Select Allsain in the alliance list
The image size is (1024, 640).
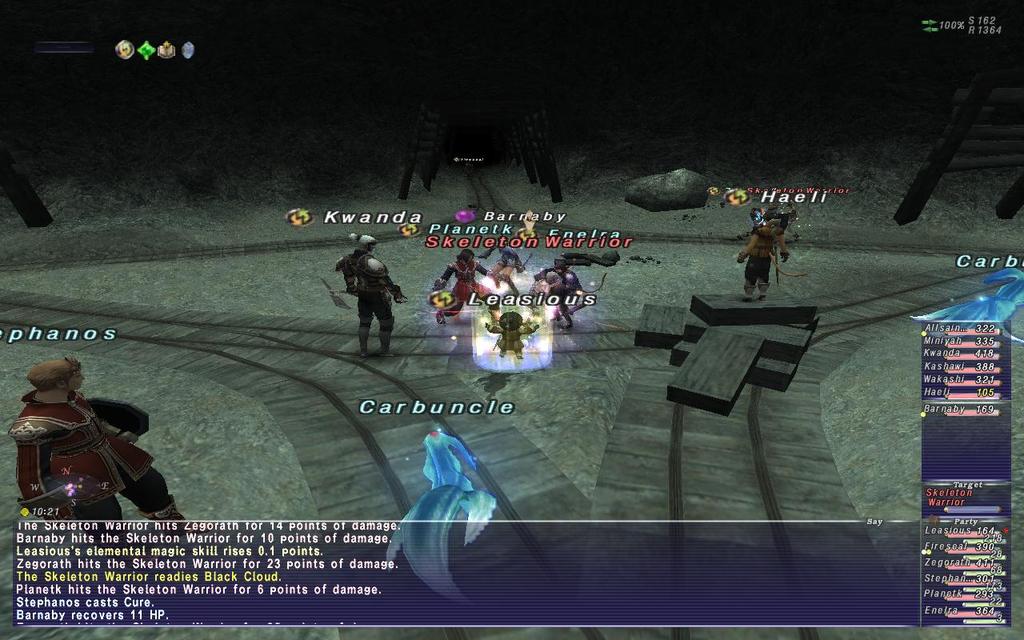click(x=964, y=328)
